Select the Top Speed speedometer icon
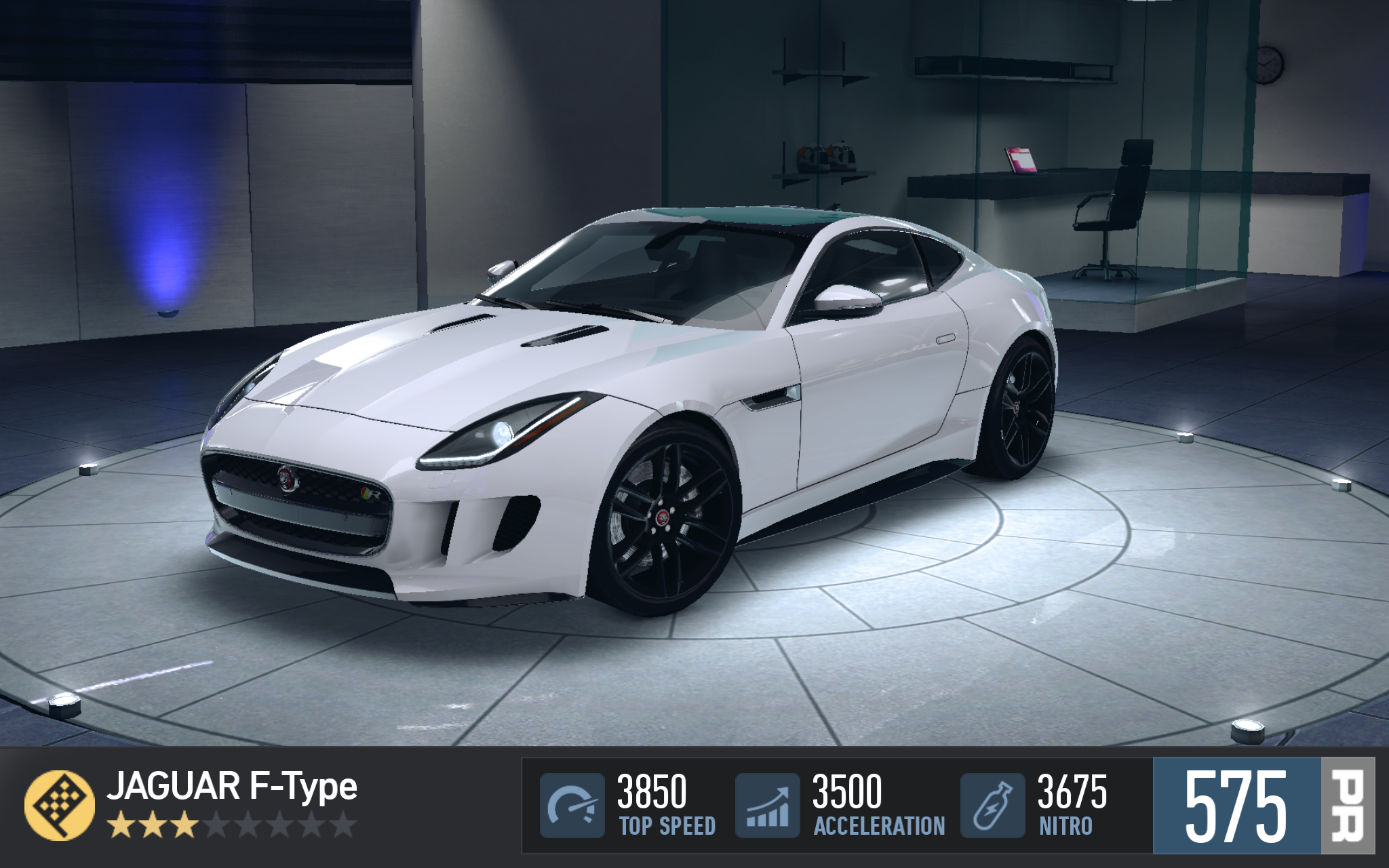Screen dimensions: 1389x868 coord(572,805)
